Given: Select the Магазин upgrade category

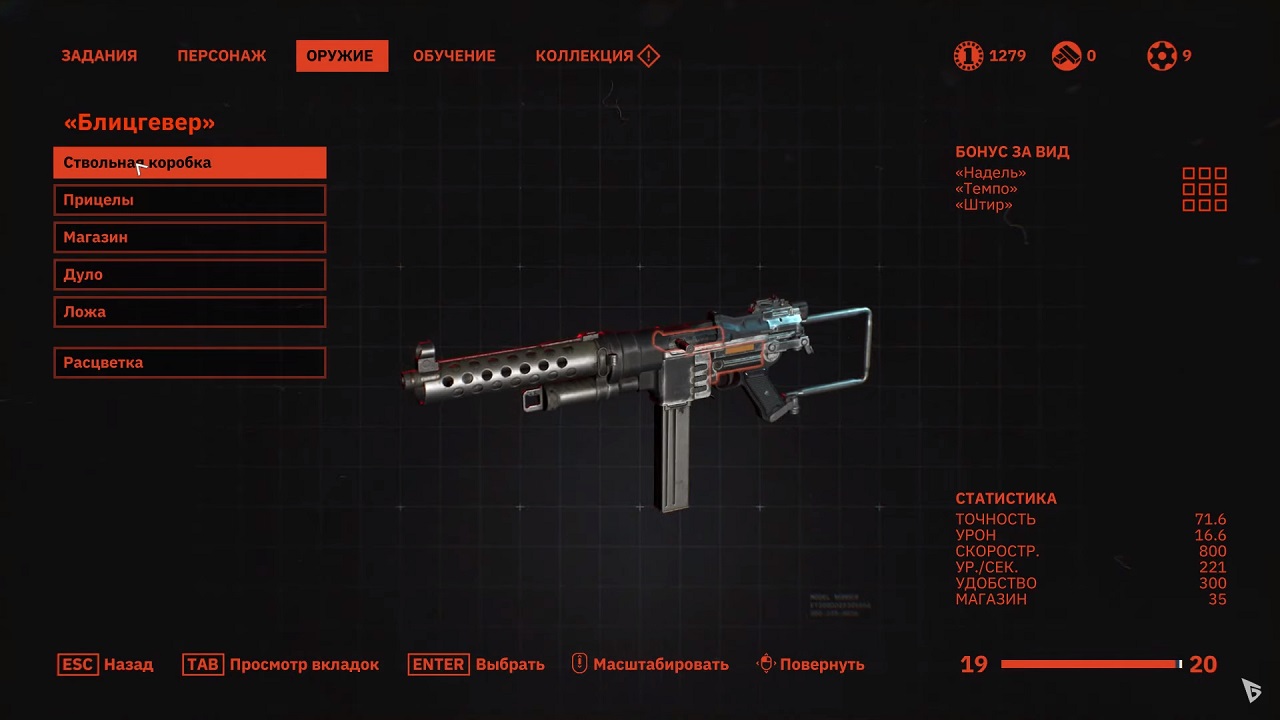Looking at the screenshot, I should pos(190,237).
